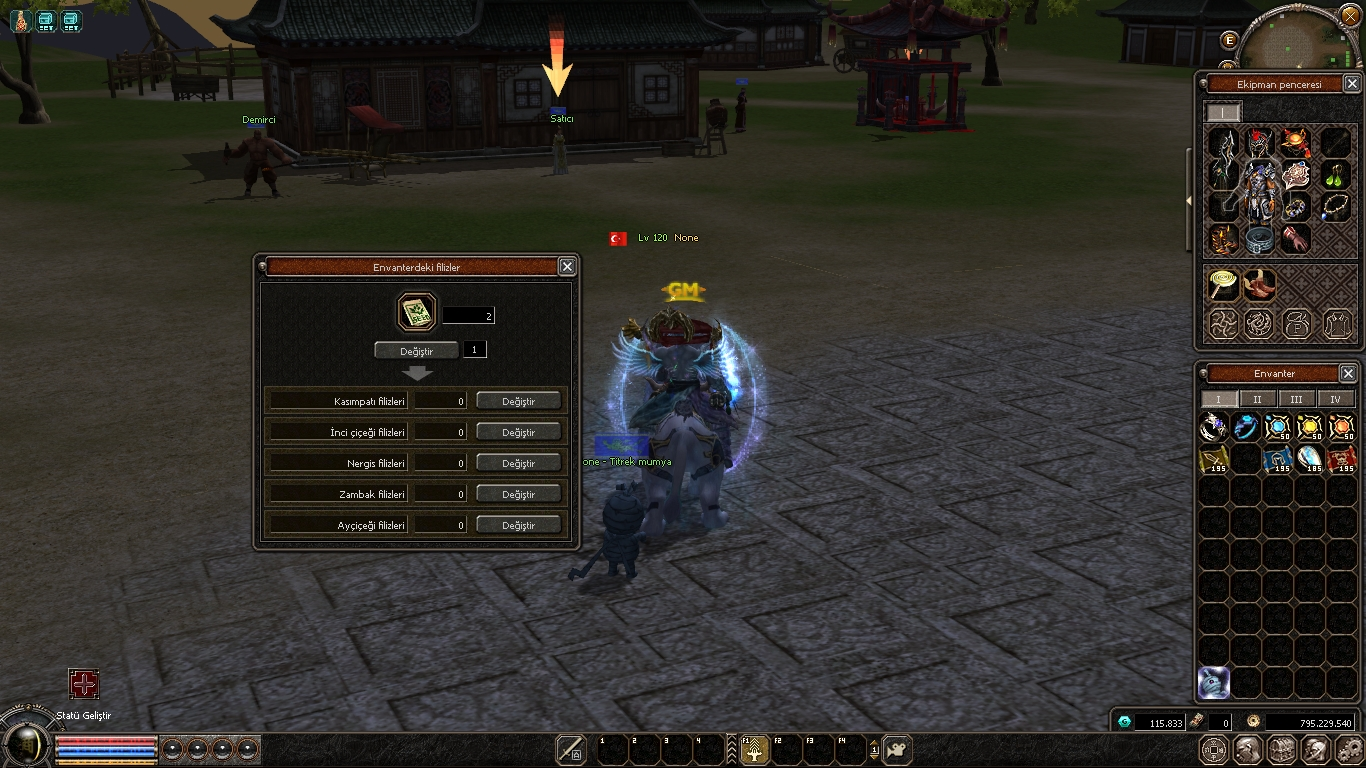Select the helmet equipment slot
Image resolution: width=1366 pixels, height=768 pixels.
click(x=1260, y=143)
